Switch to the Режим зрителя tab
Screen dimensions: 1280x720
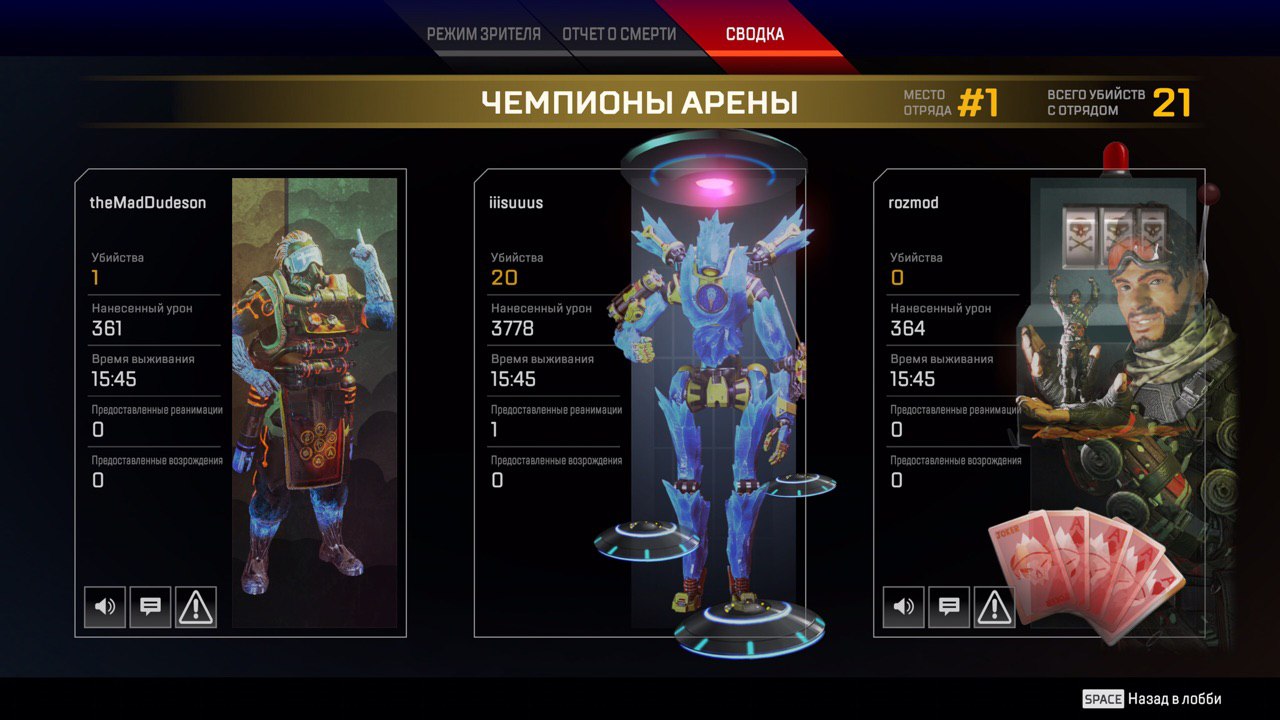coord(483,35)
